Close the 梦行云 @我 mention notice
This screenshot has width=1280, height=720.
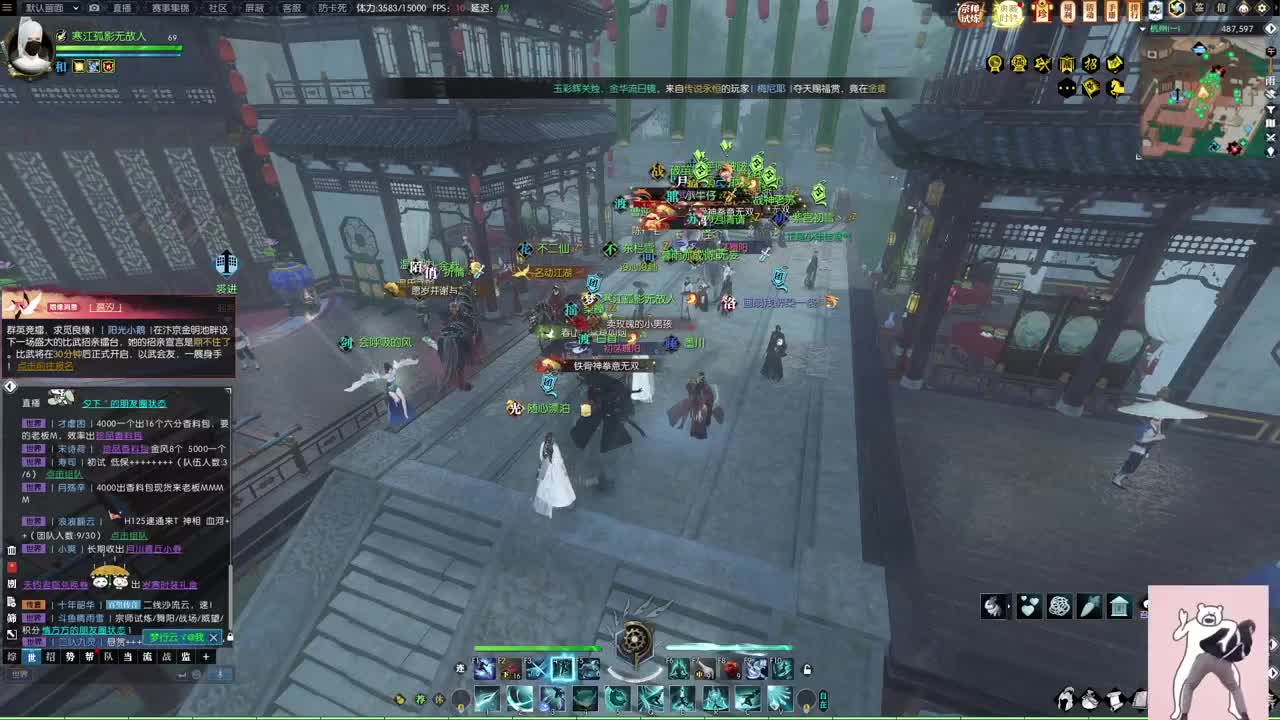coord(213,637)
